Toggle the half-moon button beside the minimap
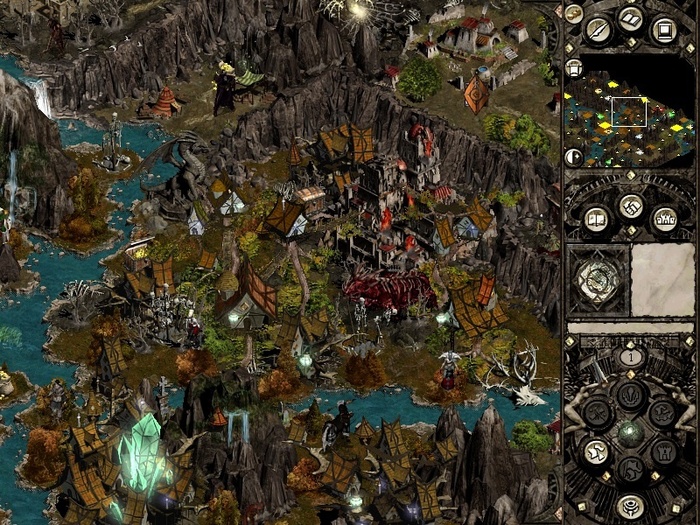Viewport: 700px width, 525px height. point(574,157)
